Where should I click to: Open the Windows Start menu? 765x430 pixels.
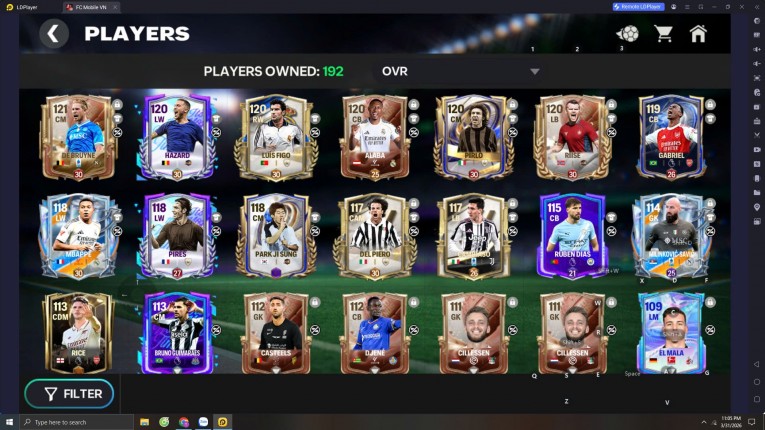pyautogui.click(x=9, y=422)
